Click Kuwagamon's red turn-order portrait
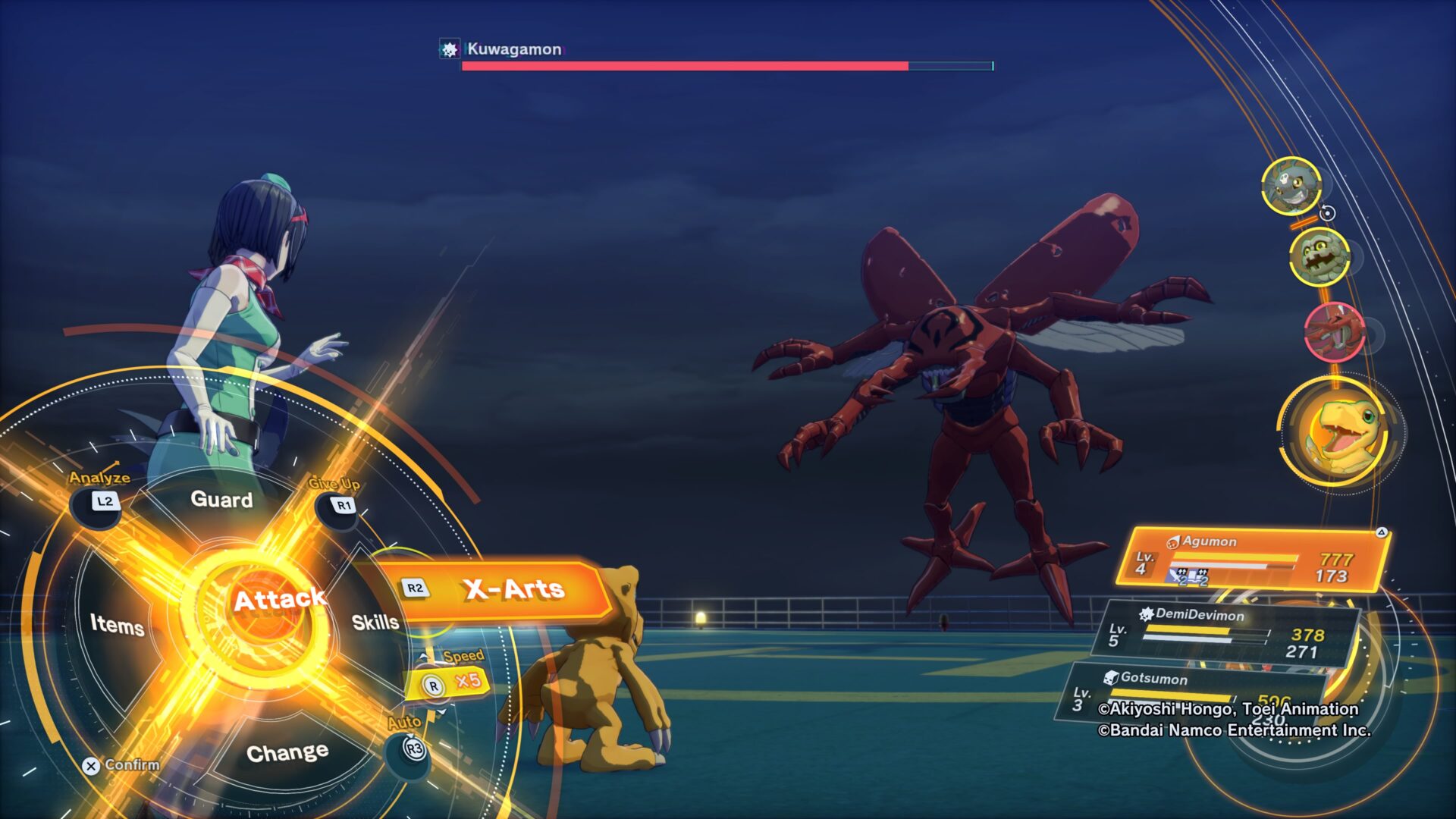 1334,331
